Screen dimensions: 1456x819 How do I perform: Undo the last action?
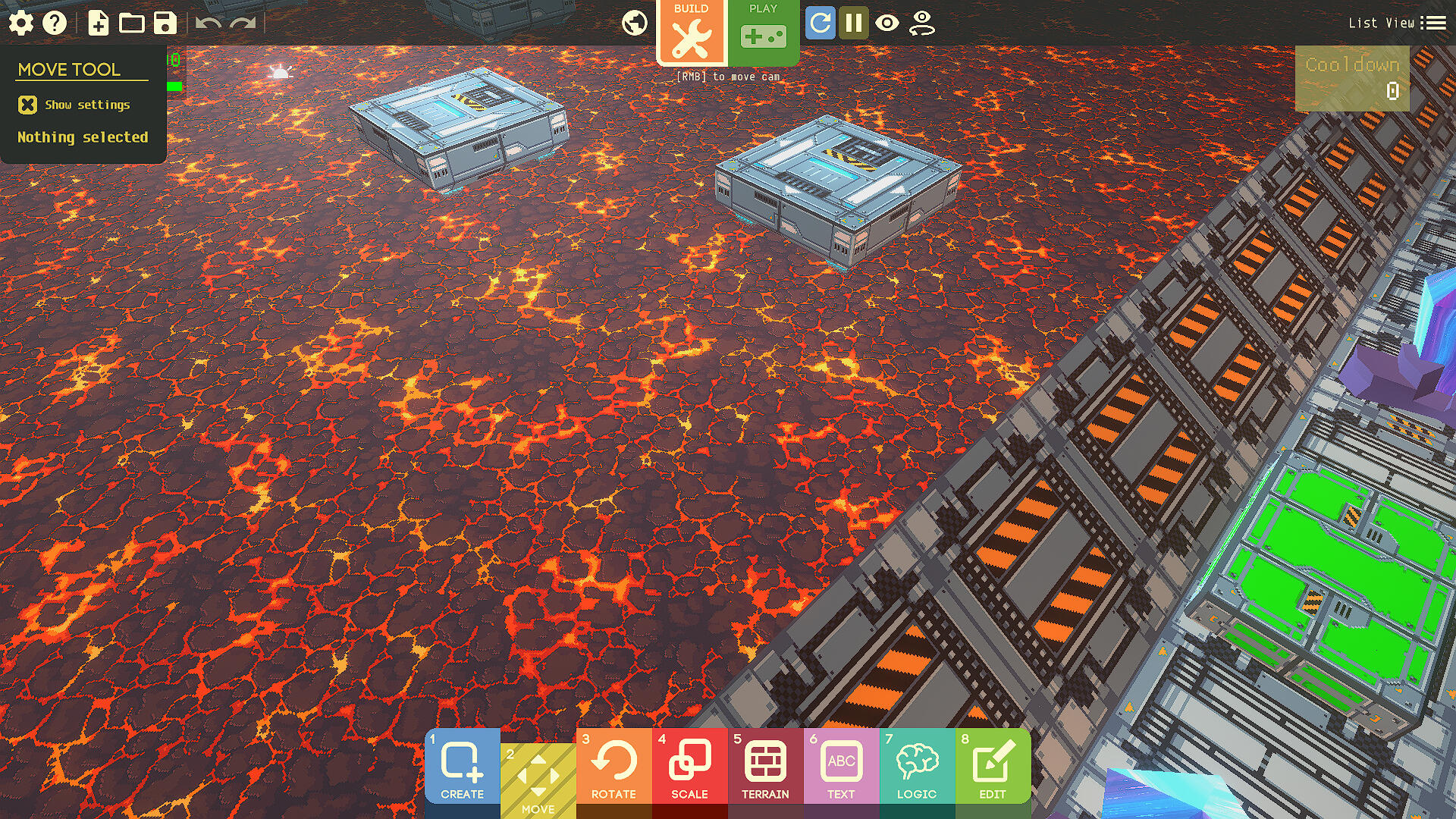[x=208, y=23]
